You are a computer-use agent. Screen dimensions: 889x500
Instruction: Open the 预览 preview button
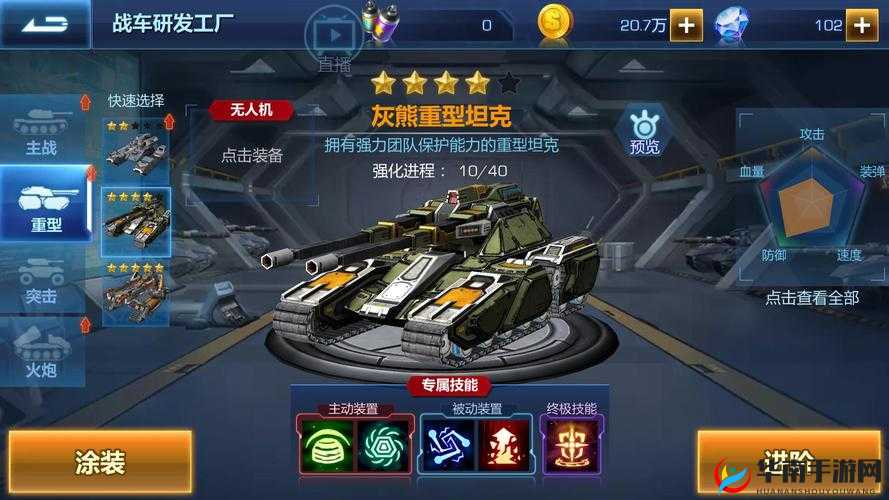click(x=644, y=131)
